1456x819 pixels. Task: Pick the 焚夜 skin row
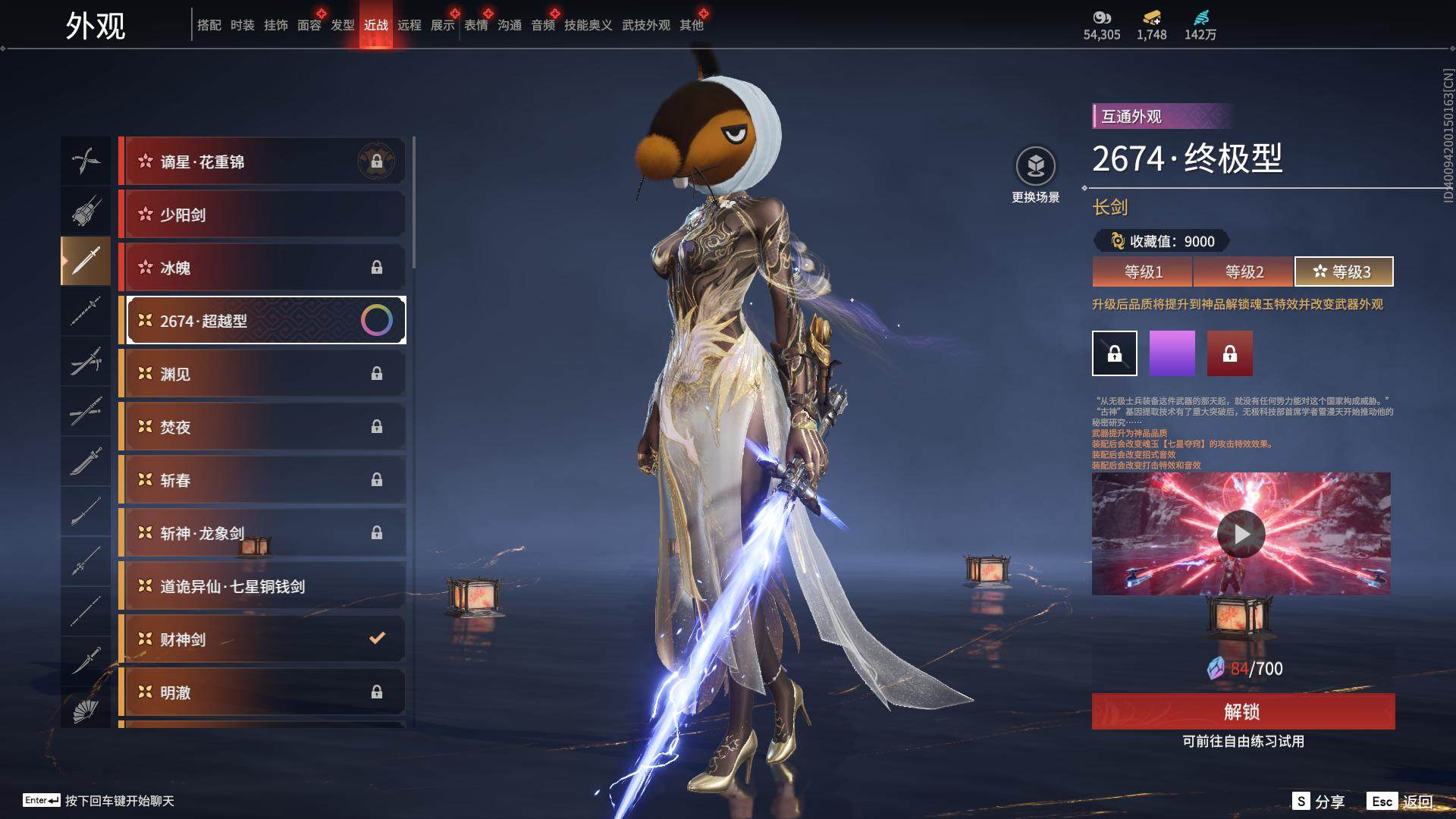(x=262, y=427)
